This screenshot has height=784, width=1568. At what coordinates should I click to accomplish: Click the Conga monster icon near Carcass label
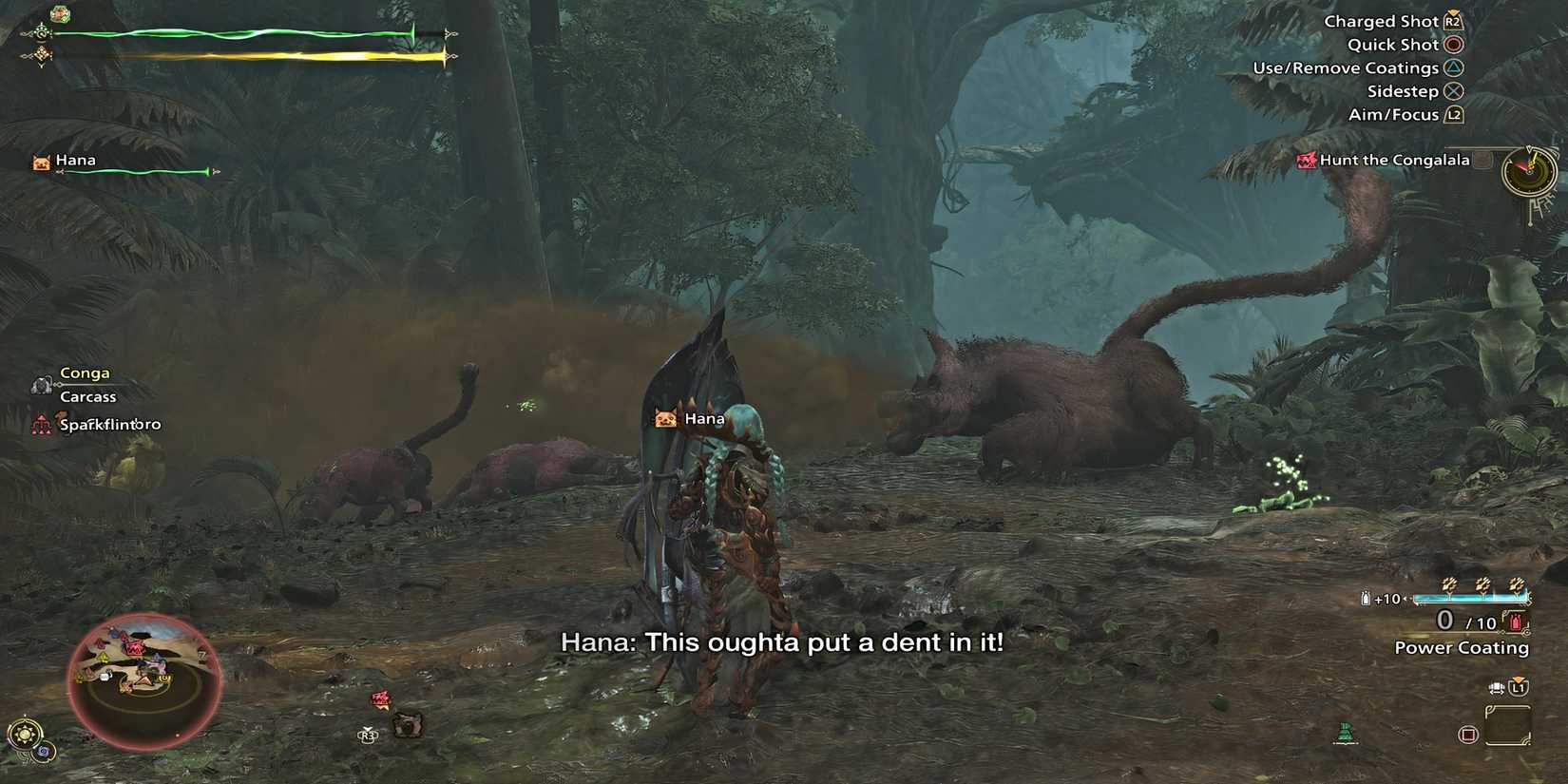40,384
